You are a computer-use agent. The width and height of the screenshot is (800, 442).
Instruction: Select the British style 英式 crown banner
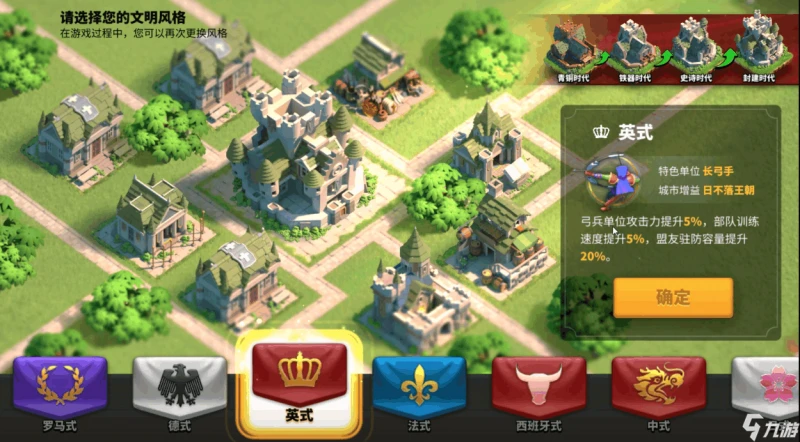(x=297, y=378)
